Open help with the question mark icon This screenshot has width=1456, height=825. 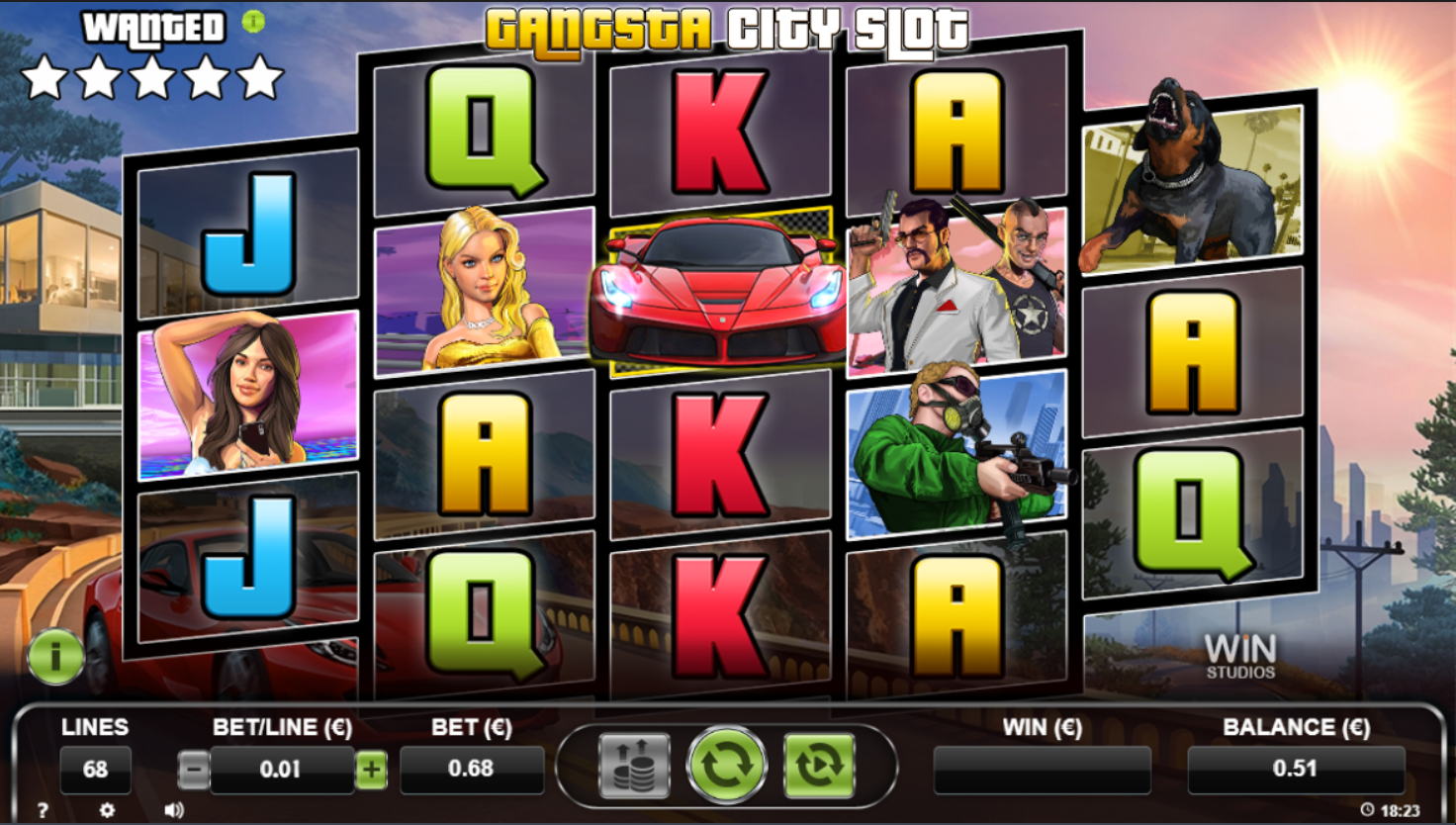[43, 810]
